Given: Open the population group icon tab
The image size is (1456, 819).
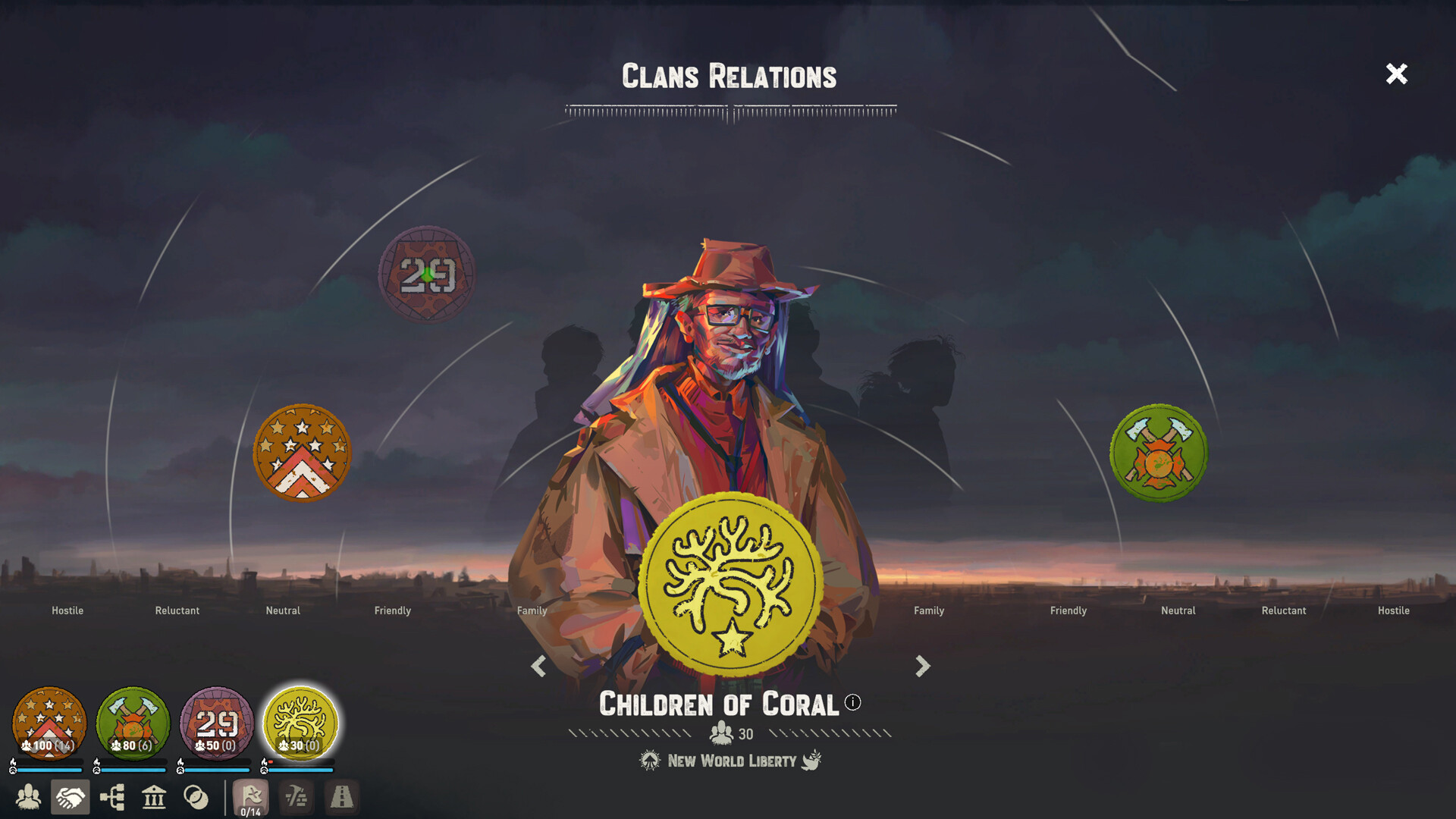Looking at the screenshot, I should click(29, 797).
